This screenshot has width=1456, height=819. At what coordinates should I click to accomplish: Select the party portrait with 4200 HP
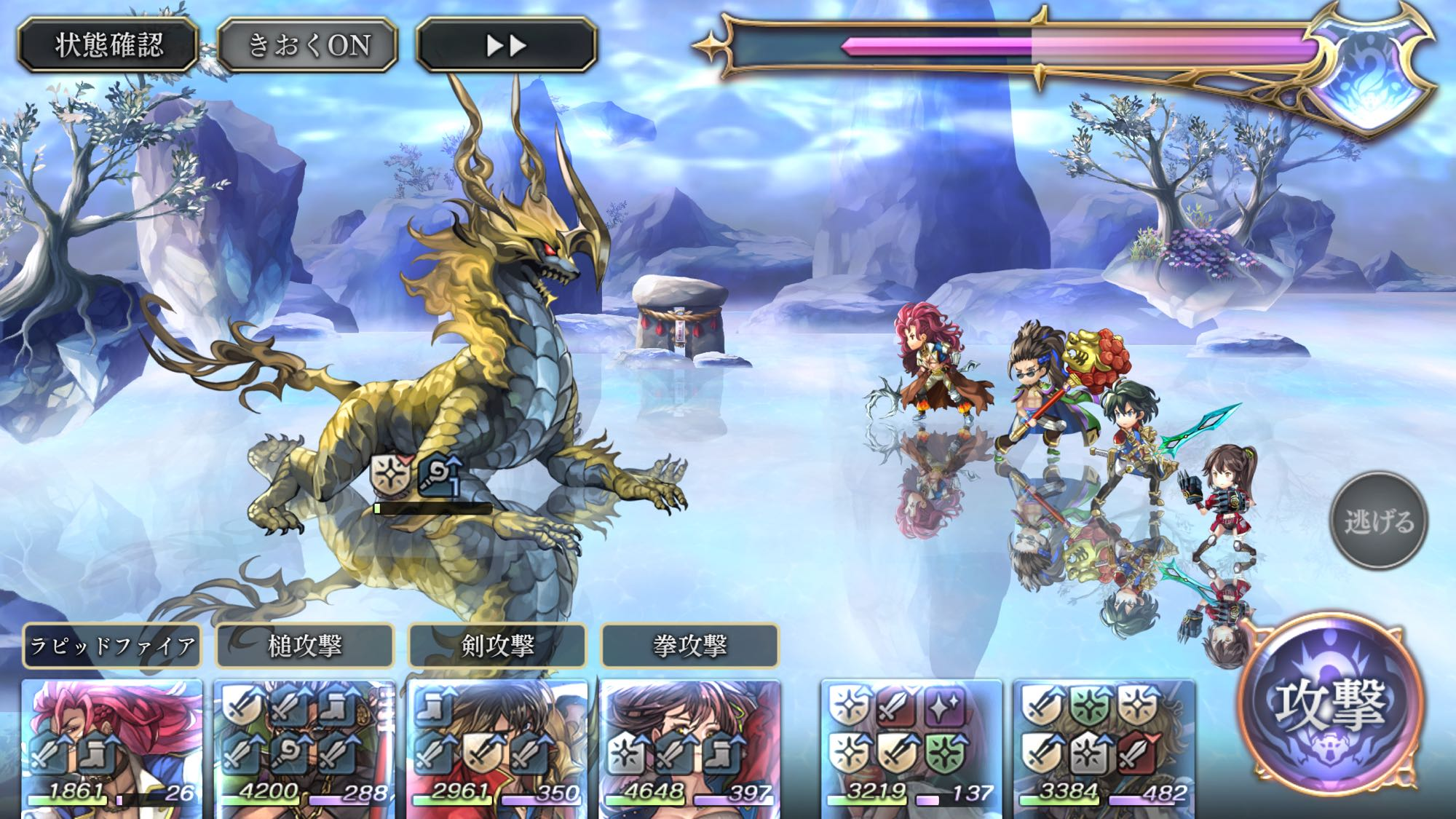pyautogui.click(x=305, y=746)
